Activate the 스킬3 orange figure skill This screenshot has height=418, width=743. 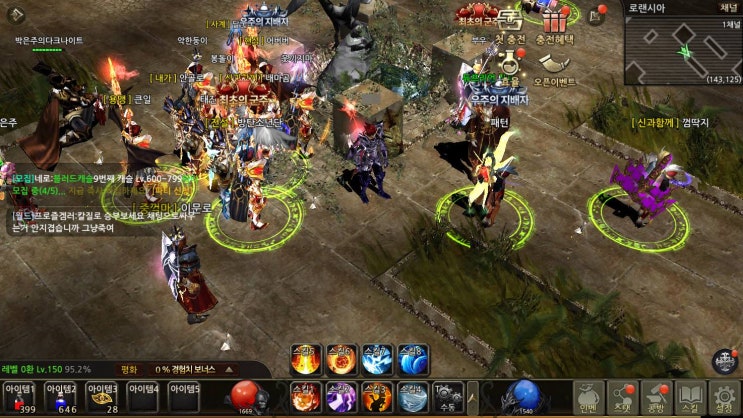377,398
